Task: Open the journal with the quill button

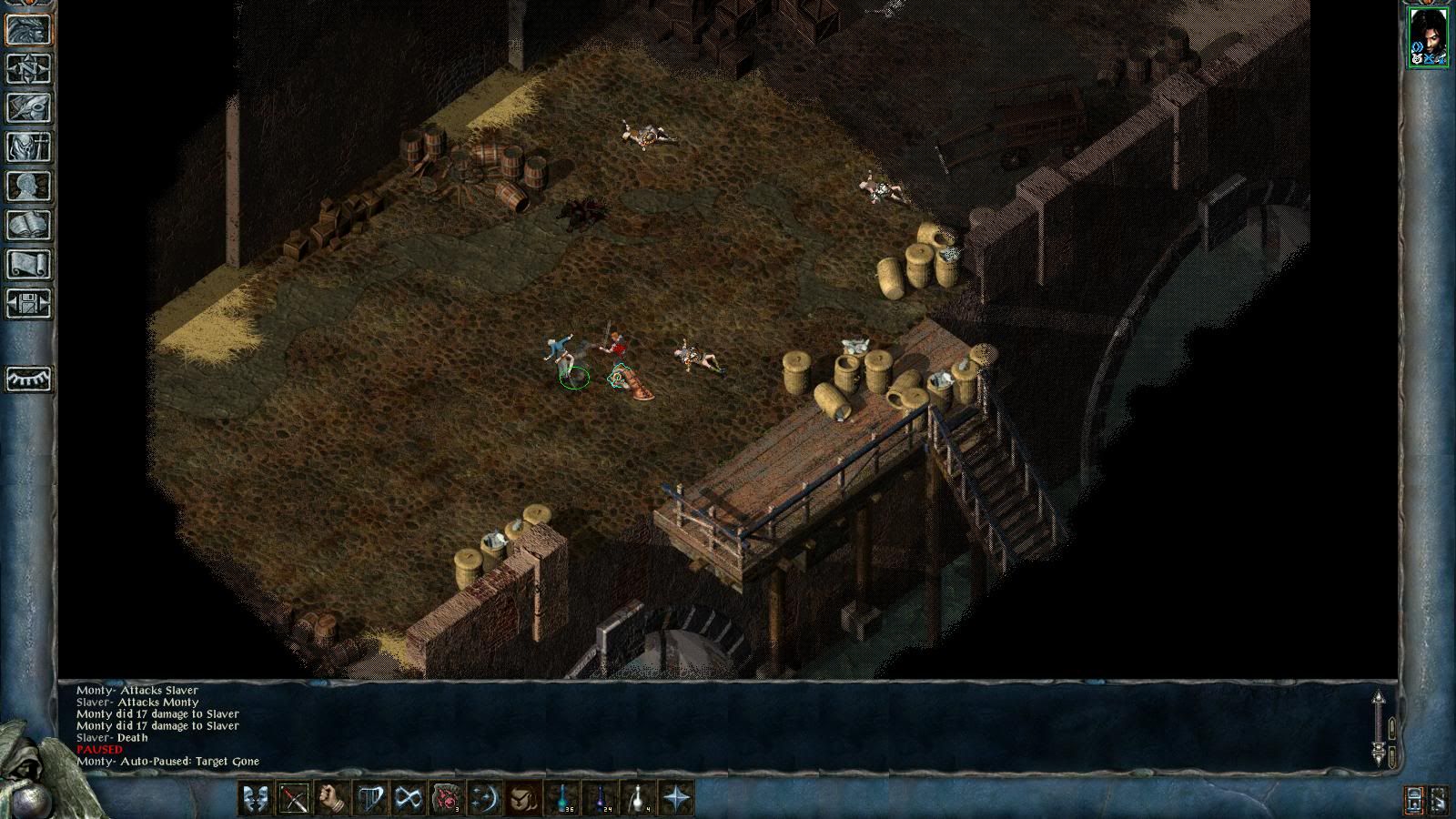Action: (x=29, y=107)
